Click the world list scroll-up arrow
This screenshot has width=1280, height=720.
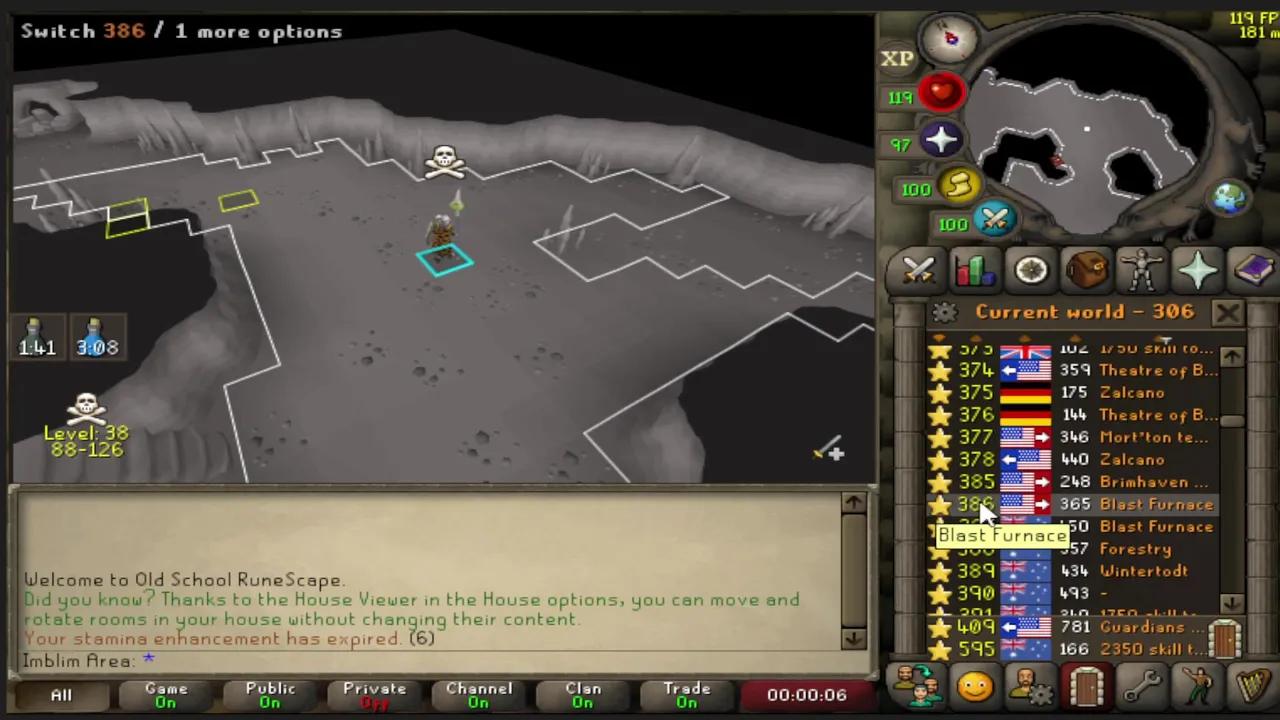[1232, 355]
